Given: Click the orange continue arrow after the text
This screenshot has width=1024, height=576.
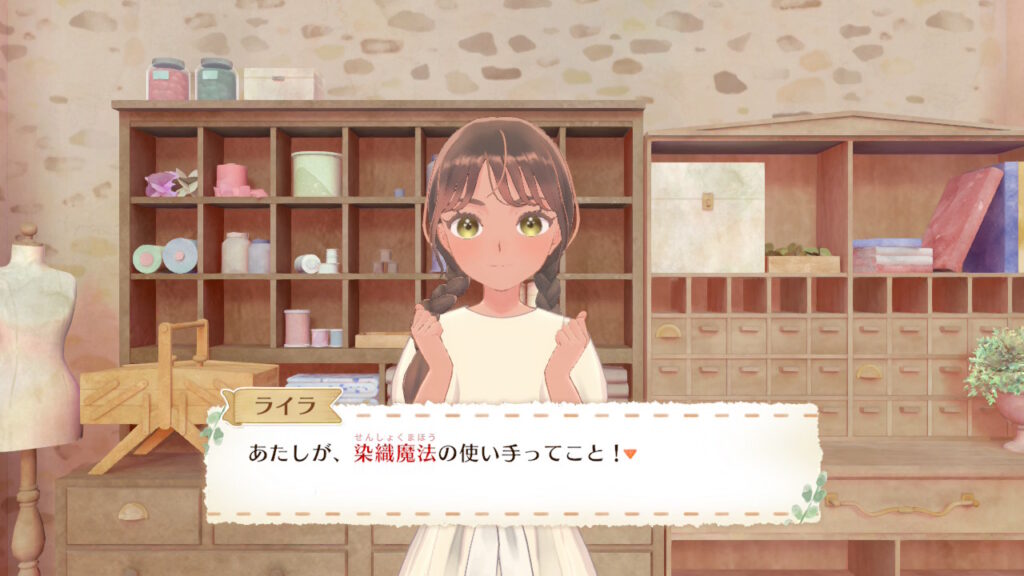Looking at the screenshot, I should [630, 454].
